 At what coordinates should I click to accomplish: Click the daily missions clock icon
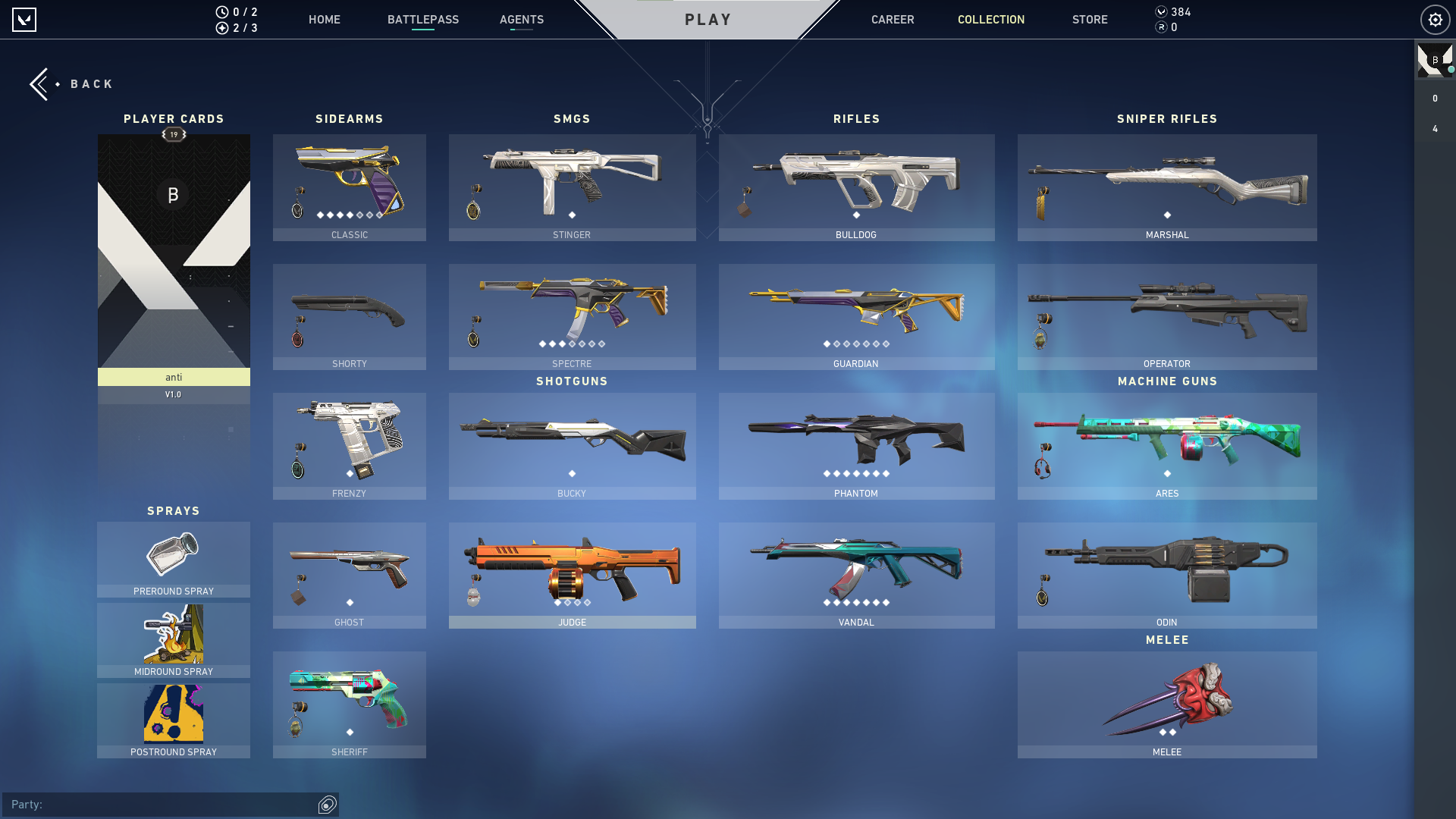click(221, 11)
